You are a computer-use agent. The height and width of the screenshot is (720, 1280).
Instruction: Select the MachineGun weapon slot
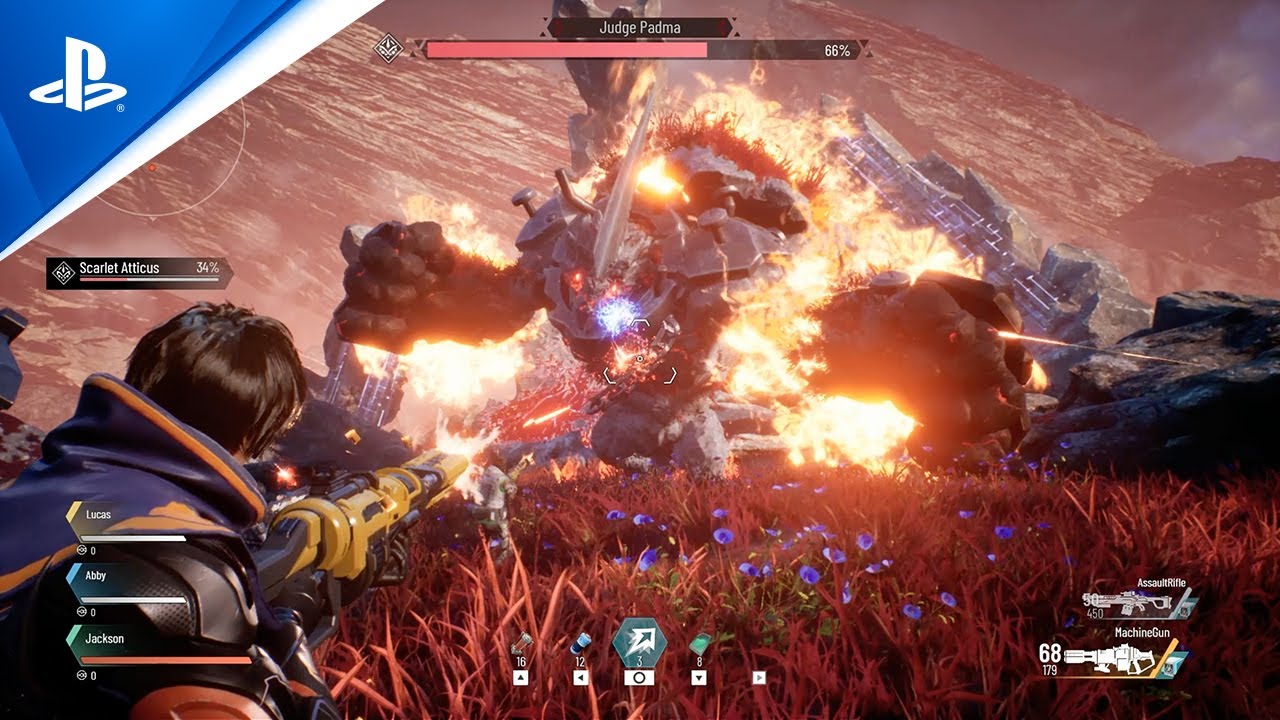pyautogui.click(x=1120, y=657)
